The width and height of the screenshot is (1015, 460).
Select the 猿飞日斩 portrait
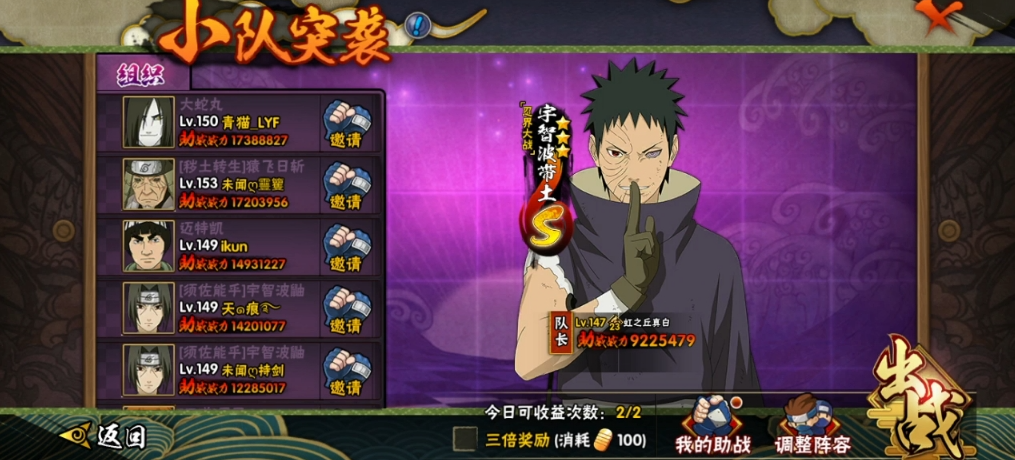click(148, 184)
